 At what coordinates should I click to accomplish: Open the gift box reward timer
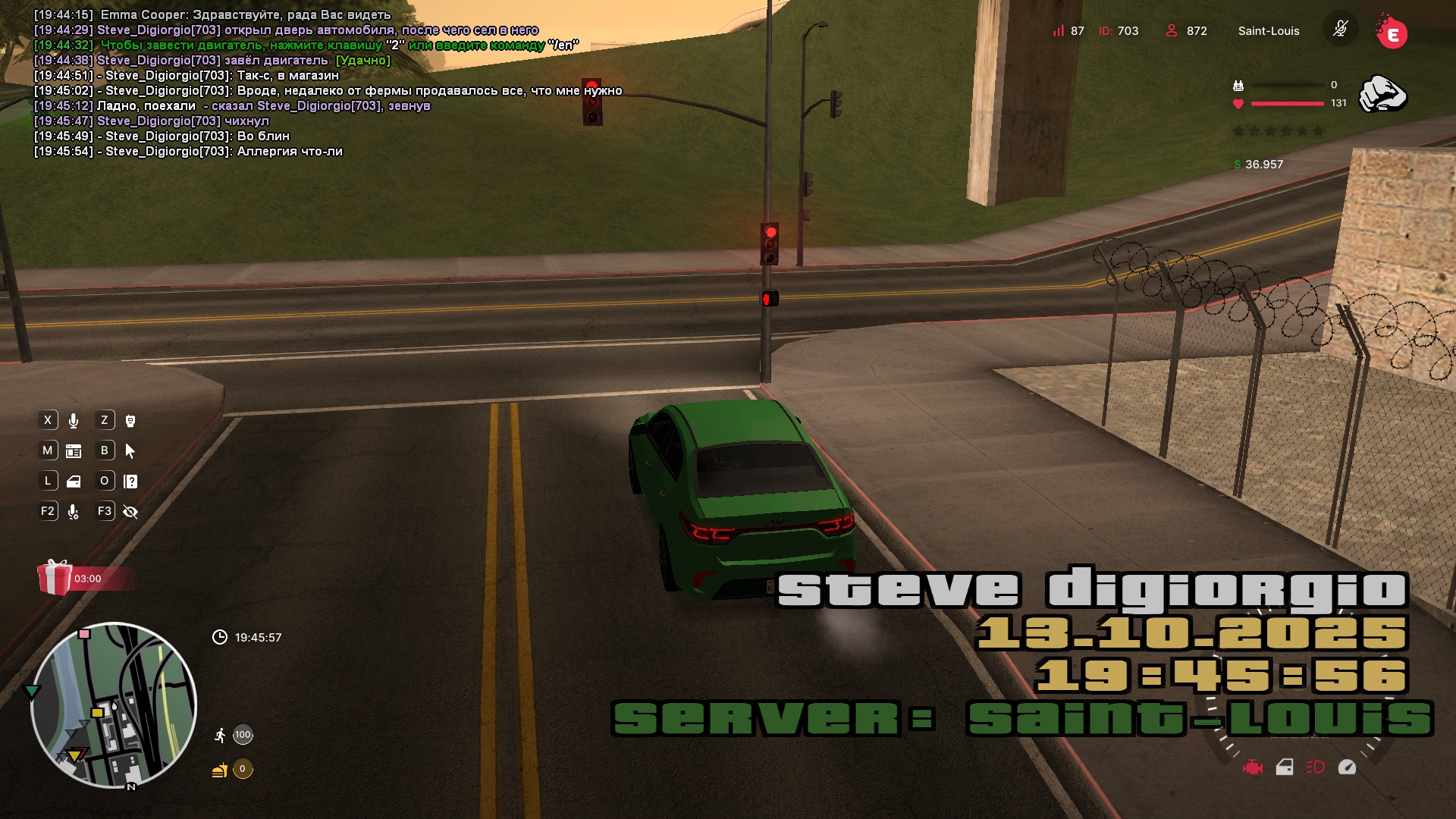tap(55, 578)
